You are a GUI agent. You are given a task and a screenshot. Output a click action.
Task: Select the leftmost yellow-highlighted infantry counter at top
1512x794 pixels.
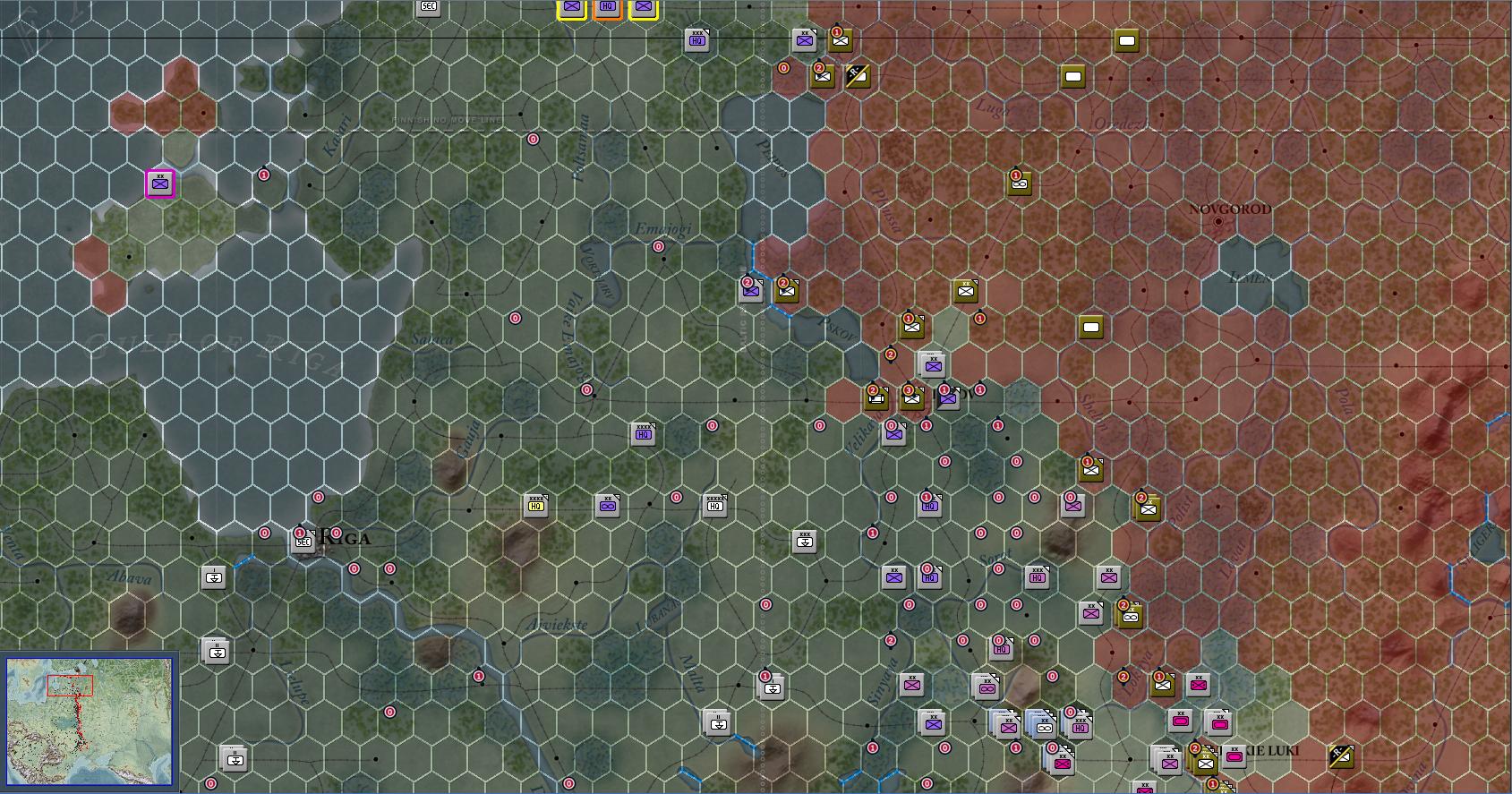point(570,9)
